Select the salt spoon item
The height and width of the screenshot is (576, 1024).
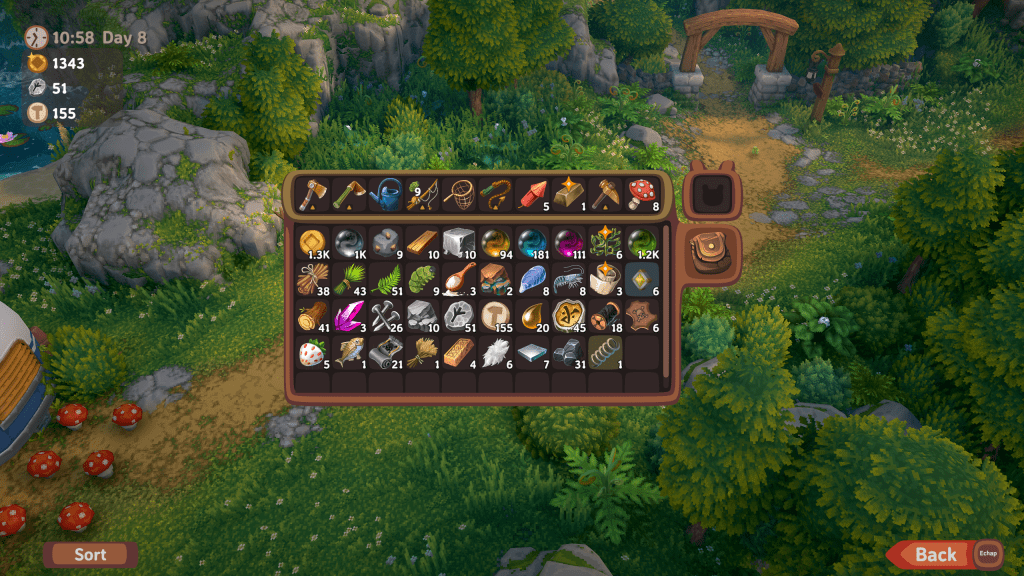point(458,280)
